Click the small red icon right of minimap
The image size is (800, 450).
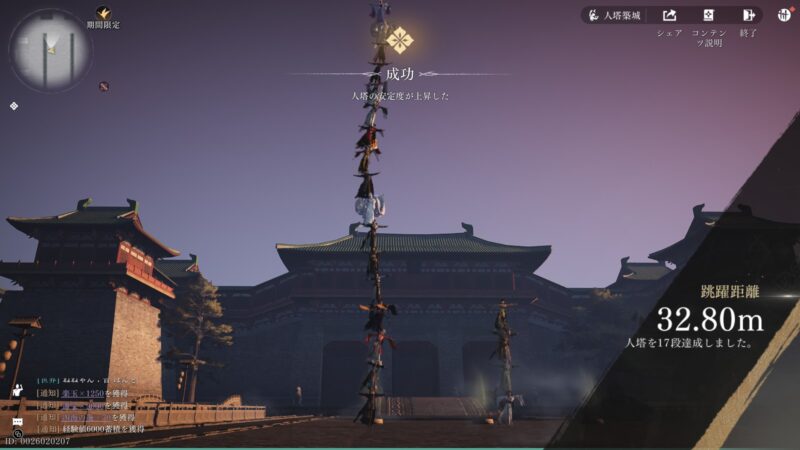tap(103, 86)
